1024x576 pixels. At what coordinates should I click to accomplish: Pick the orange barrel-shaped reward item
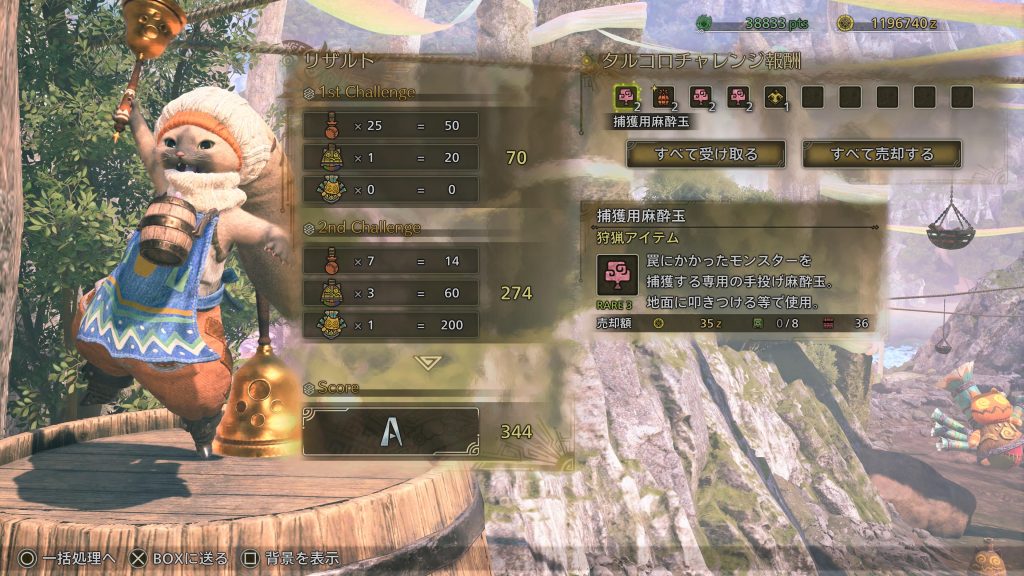pos(662,97)
